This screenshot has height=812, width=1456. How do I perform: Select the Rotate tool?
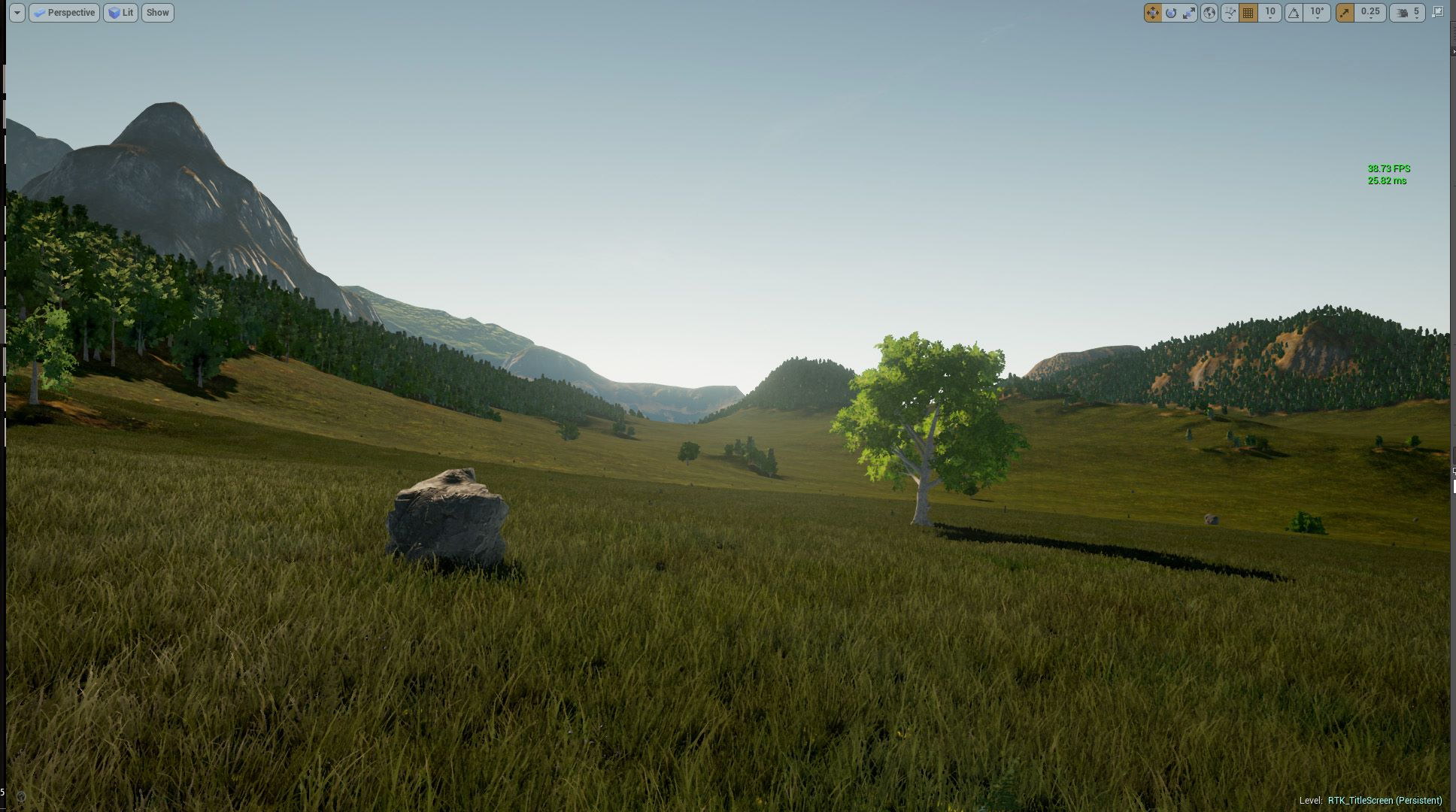1172,13
